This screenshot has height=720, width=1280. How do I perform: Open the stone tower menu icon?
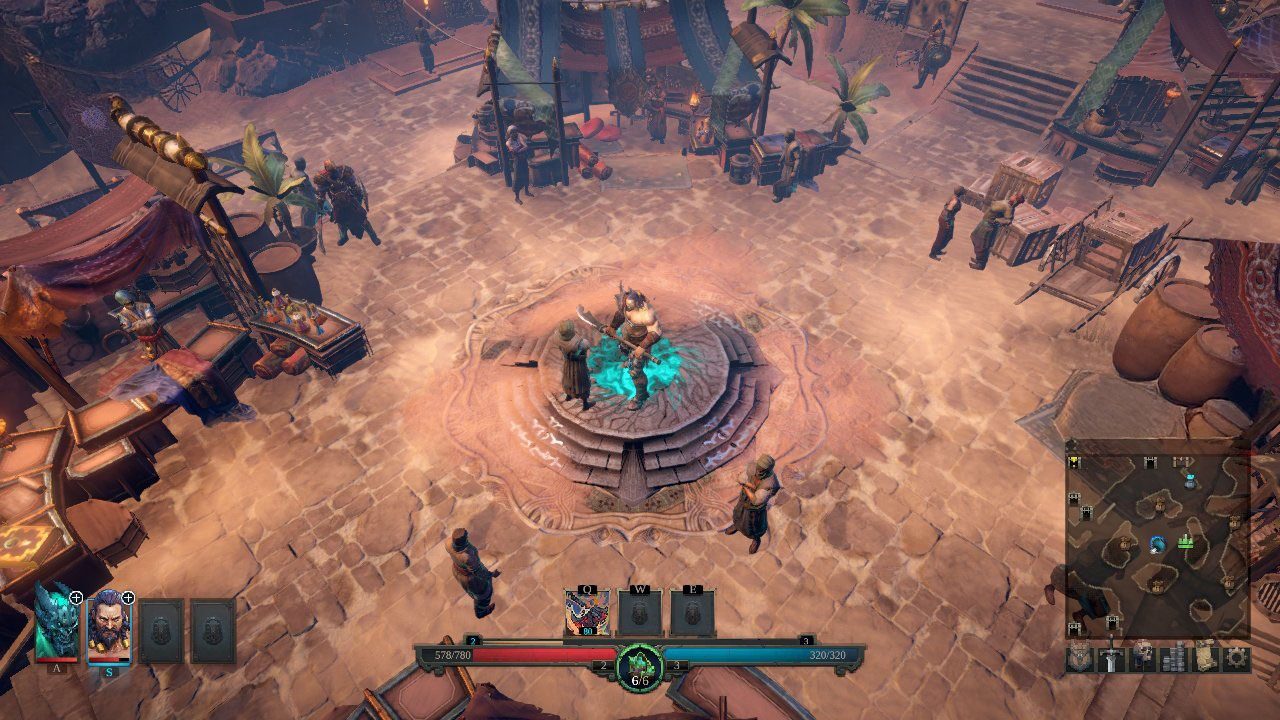[1174, 658]
